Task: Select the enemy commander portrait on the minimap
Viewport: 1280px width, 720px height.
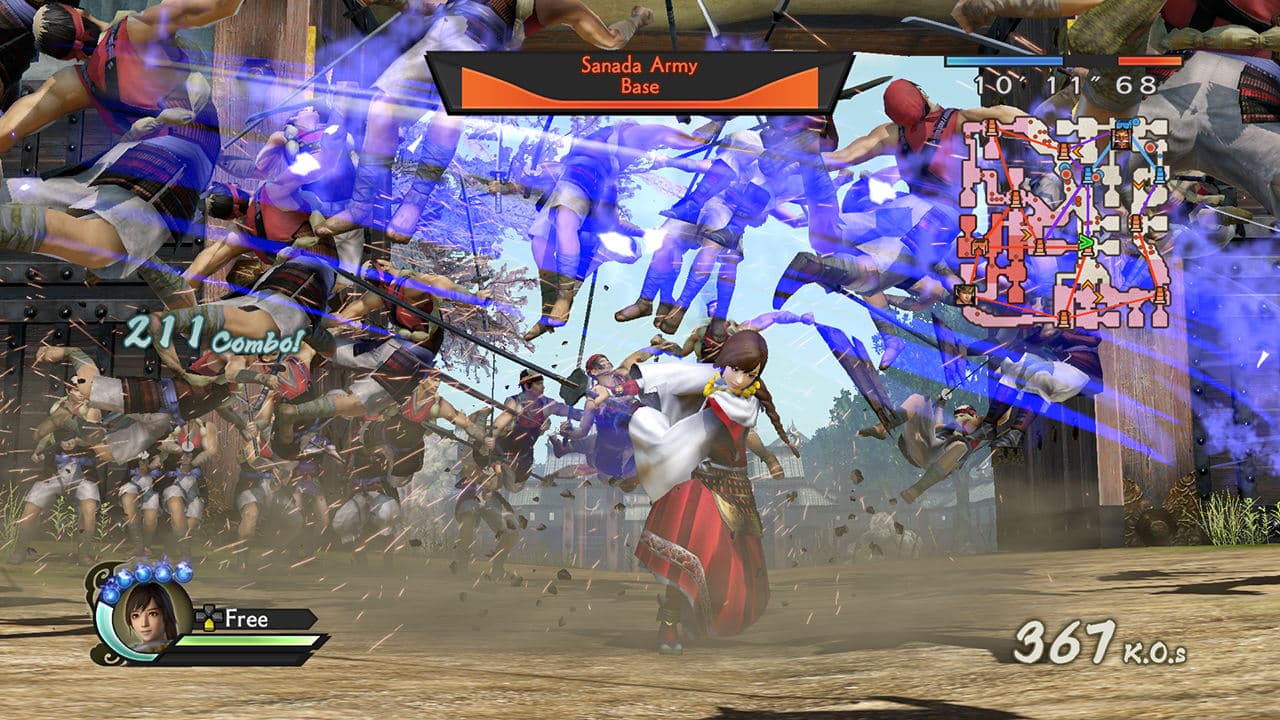Action: pyautogui.click(x=1122, y=137)
